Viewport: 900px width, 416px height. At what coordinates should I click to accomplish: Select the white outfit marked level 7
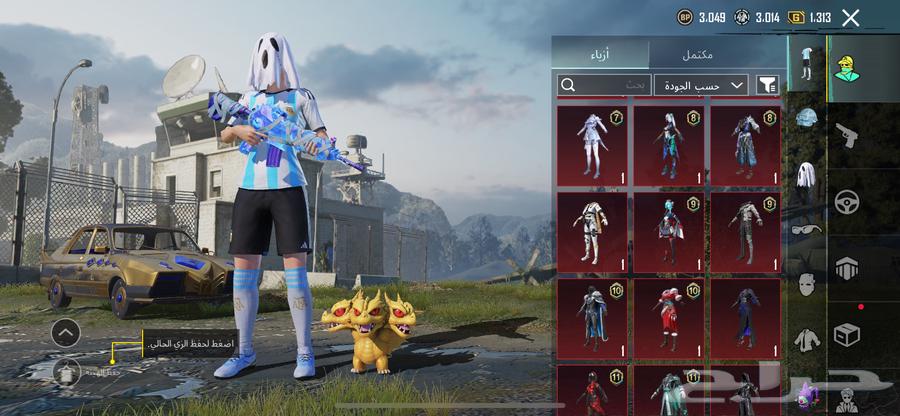point(593,144)
